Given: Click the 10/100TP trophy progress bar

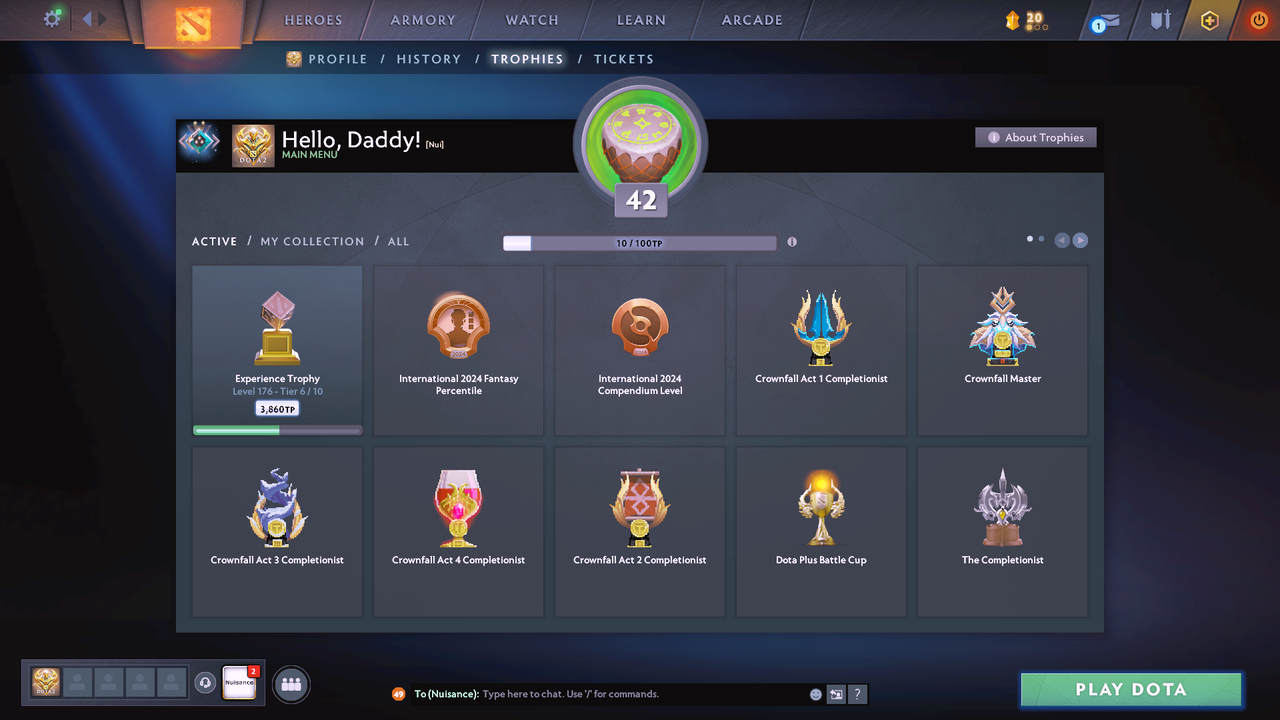Looking at the screenshot, I should pyautogui.click(x=640, y=242).
